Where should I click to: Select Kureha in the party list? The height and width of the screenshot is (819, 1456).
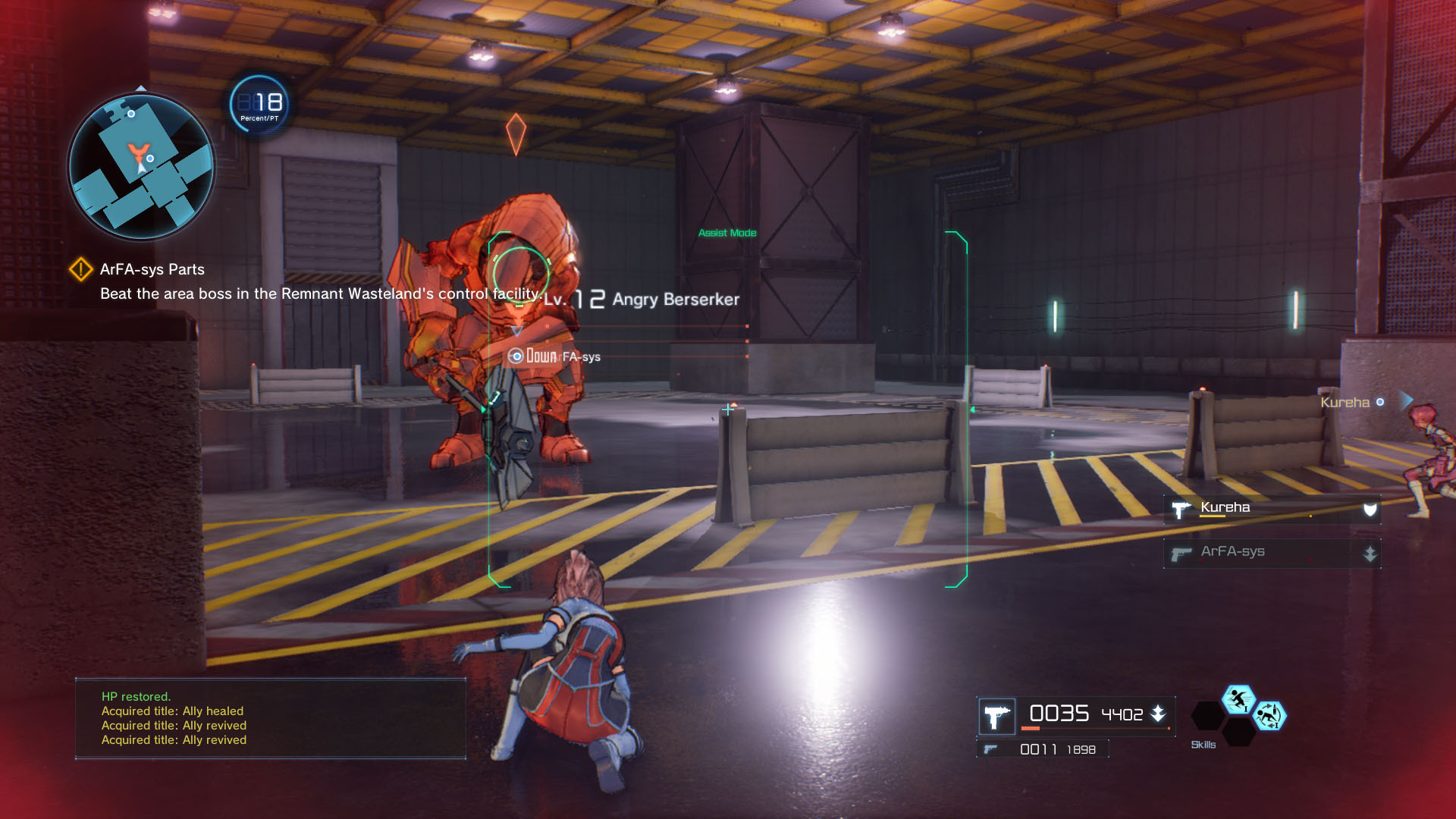(1272, 509)
